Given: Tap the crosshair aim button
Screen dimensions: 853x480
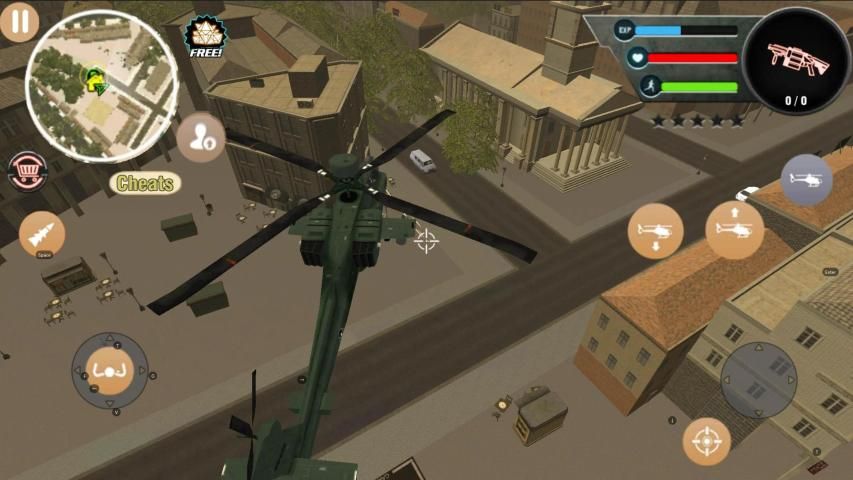Looking at the screenshot, I should [x=707, y=441].
